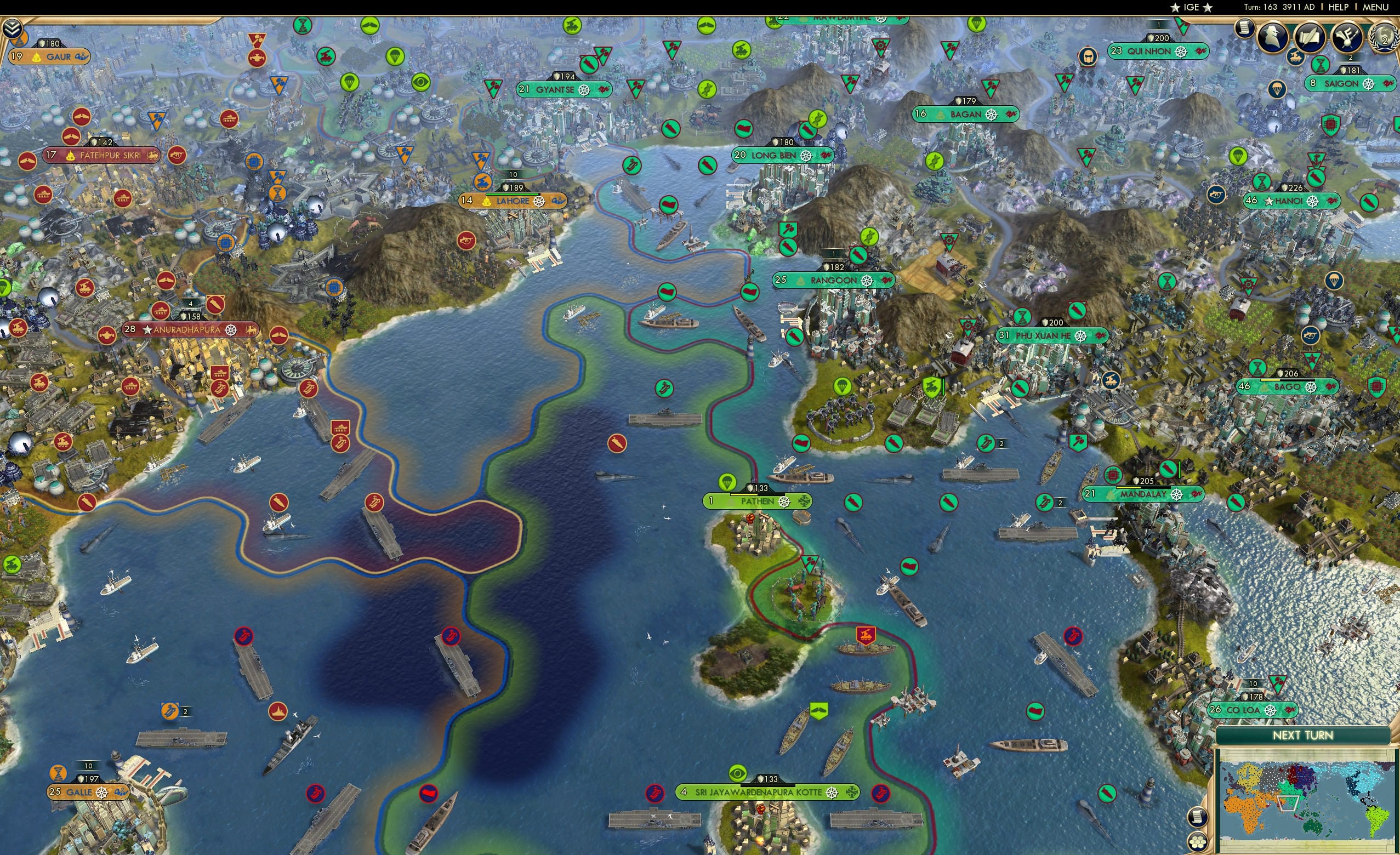Open the HELP screen
This screenshot has height=855, width=1400.
coord(1338,7)
